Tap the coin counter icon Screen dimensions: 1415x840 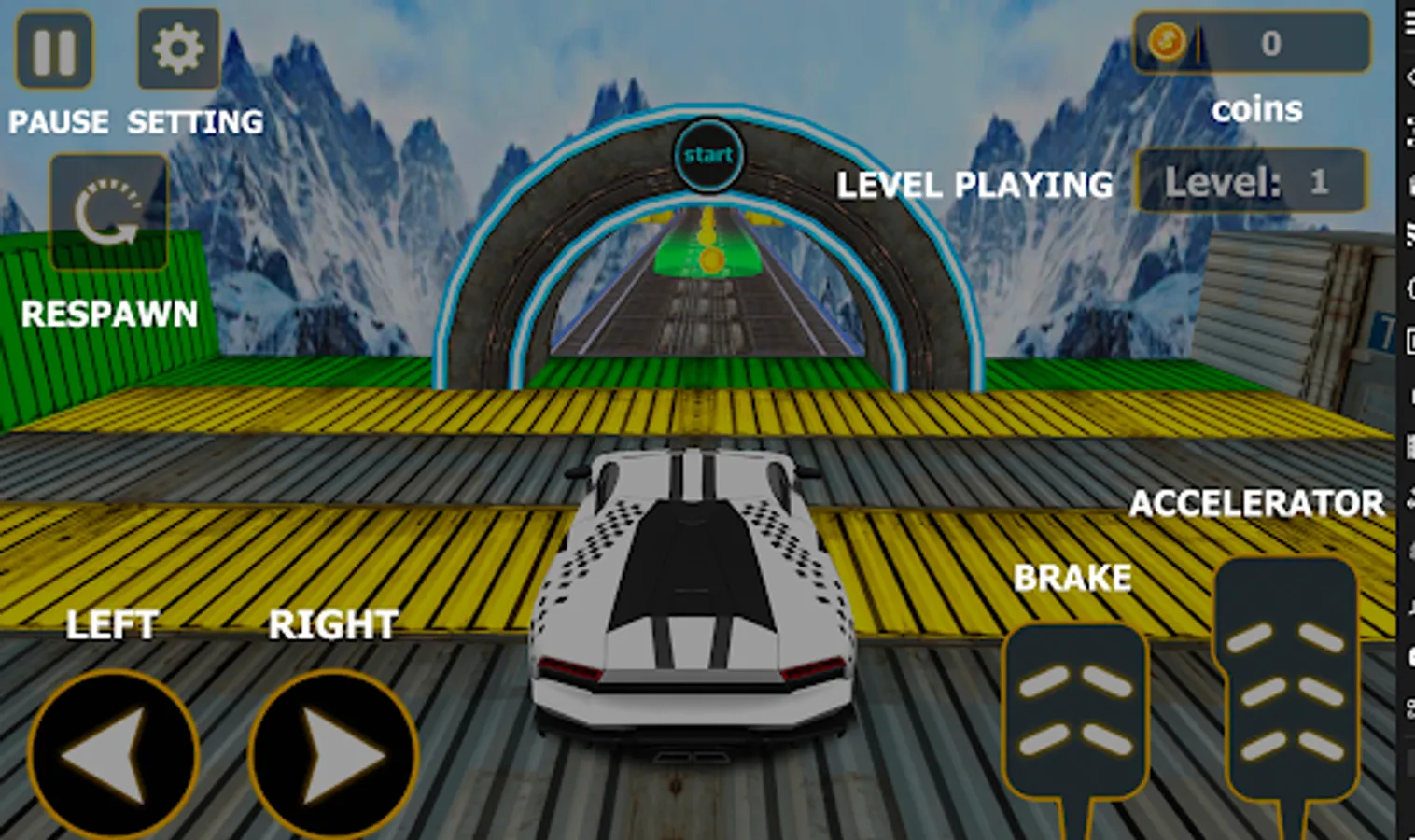pos(1167,41)
